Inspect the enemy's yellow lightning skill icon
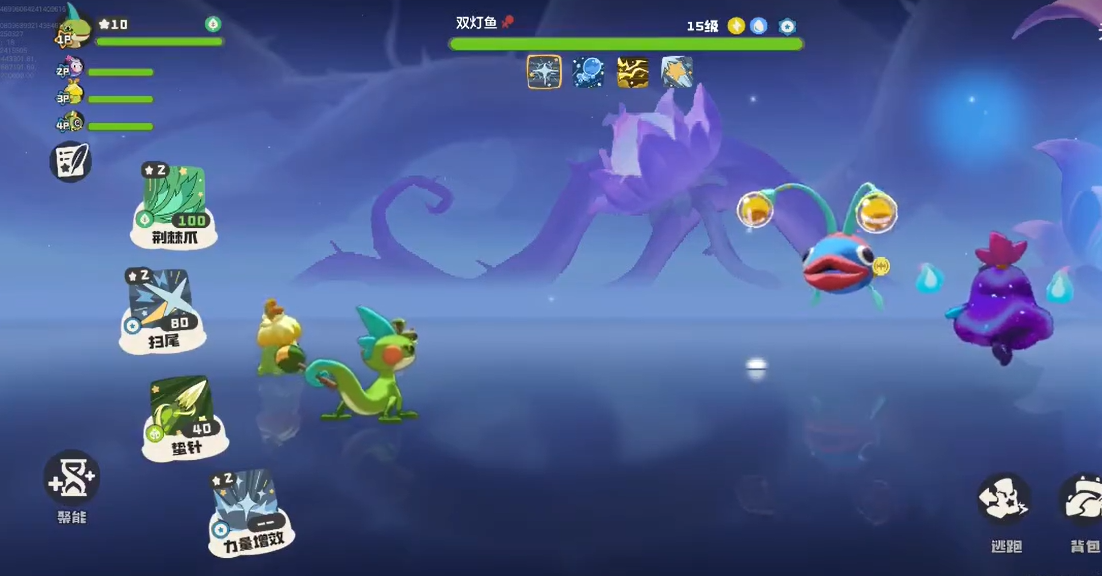This screenshot has width=1102, height=576. point(632,72)
